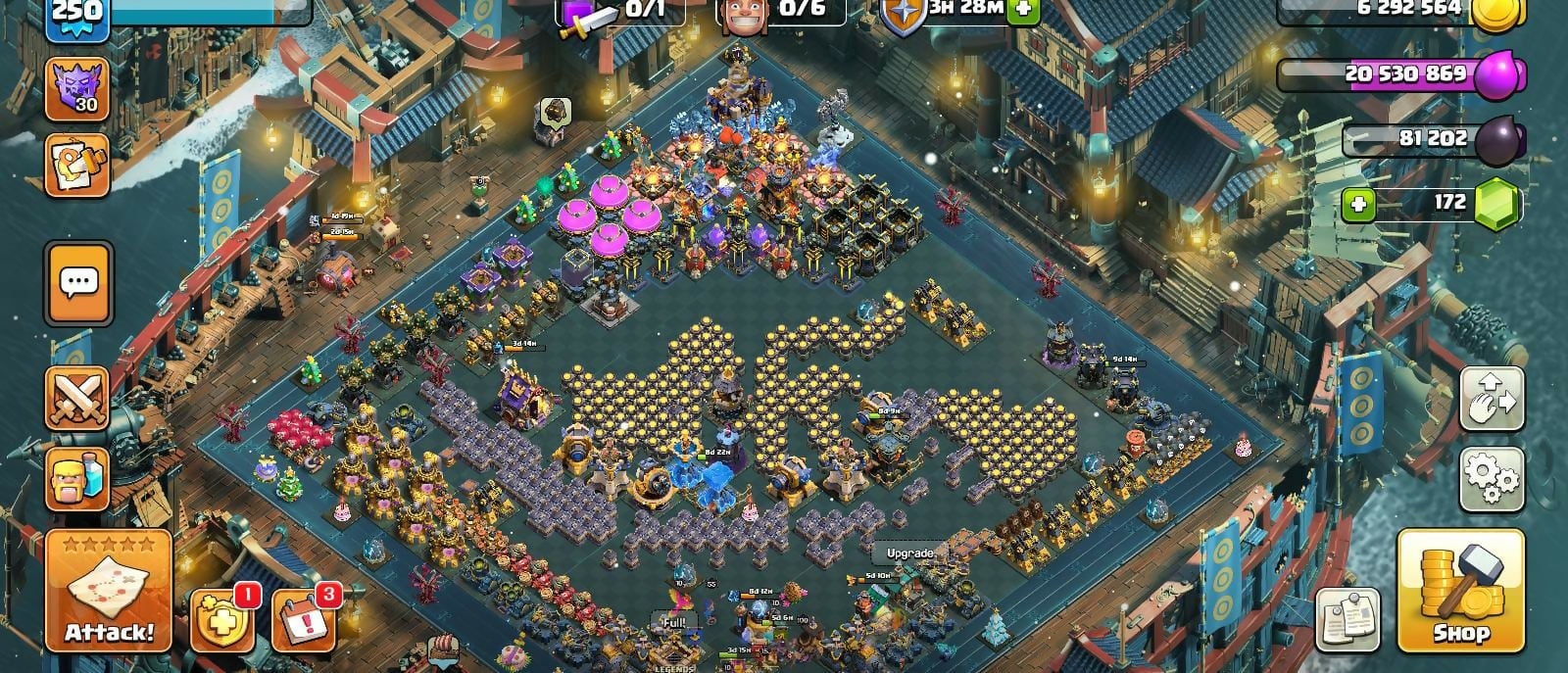This screenshot has width=1568, height=673.
Task: Open the Shop
Action: coord(1460,591)
